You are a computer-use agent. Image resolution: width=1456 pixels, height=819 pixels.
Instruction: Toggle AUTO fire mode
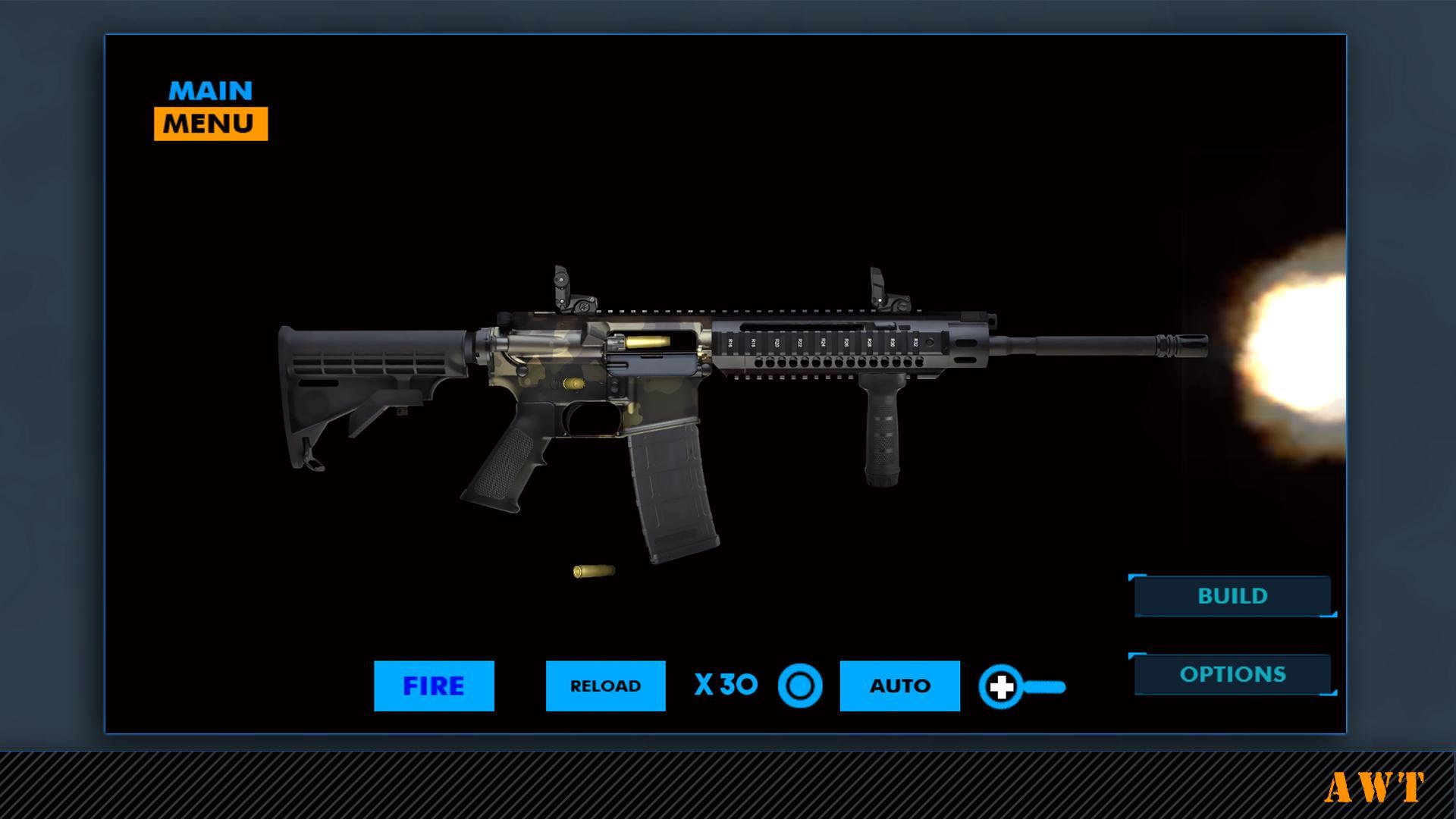pos(899,685)
